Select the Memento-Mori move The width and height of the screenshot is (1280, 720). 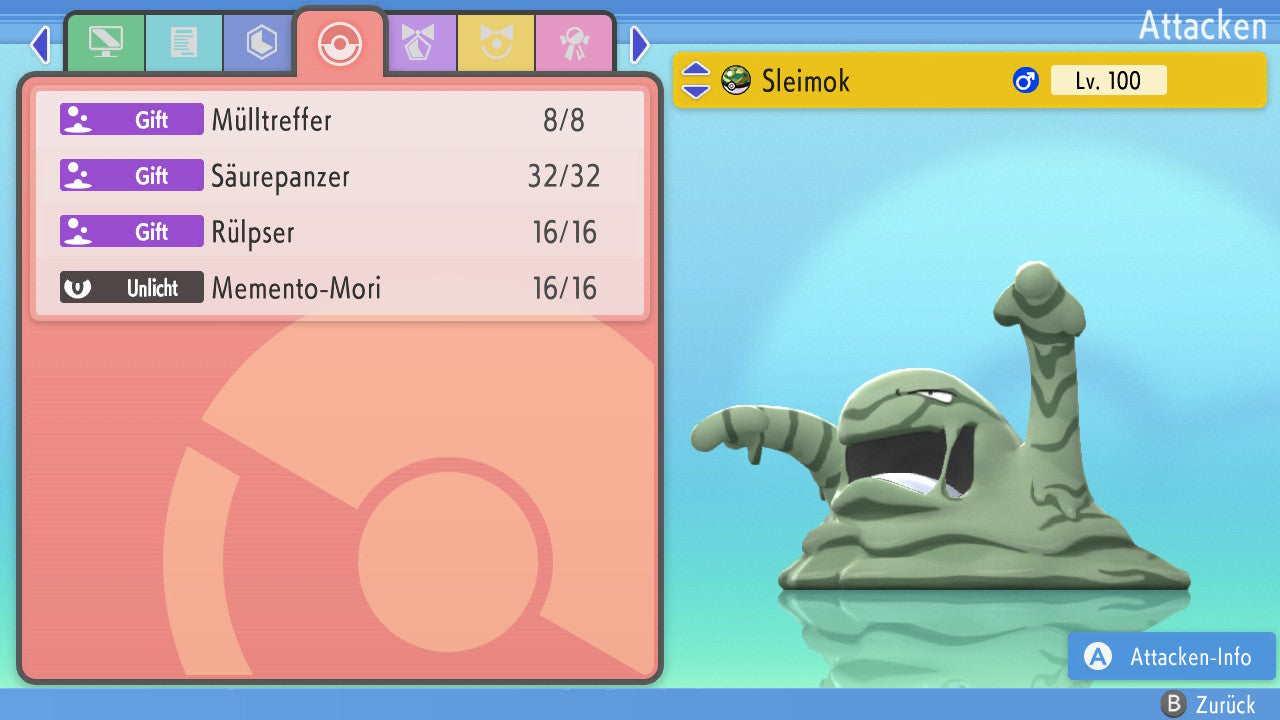tap(340, 288)
